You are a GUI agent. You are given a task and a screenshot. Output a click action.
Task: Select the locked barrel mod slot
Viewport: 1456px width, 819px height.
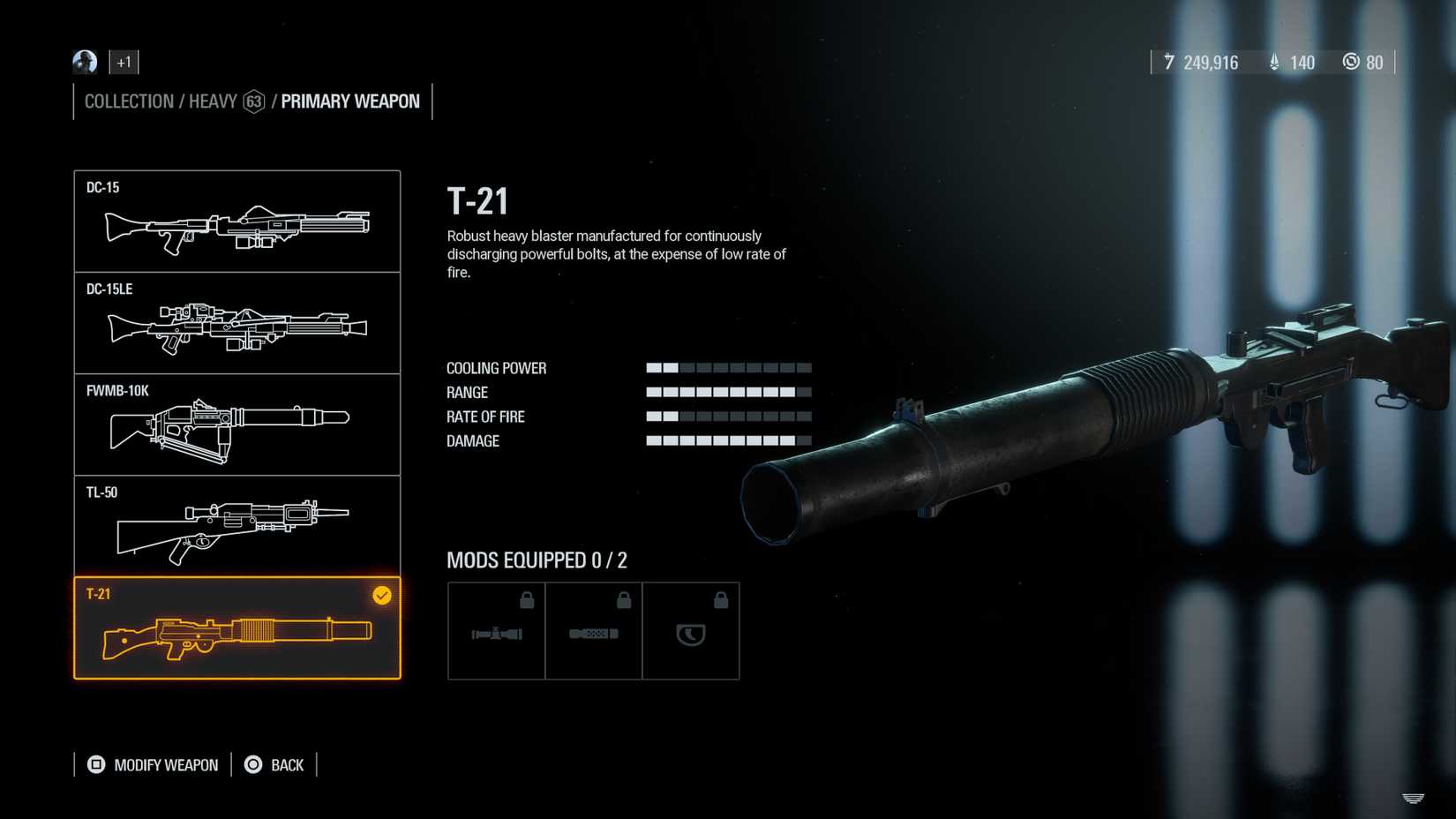pyautogui.click(x=594, y=630)
